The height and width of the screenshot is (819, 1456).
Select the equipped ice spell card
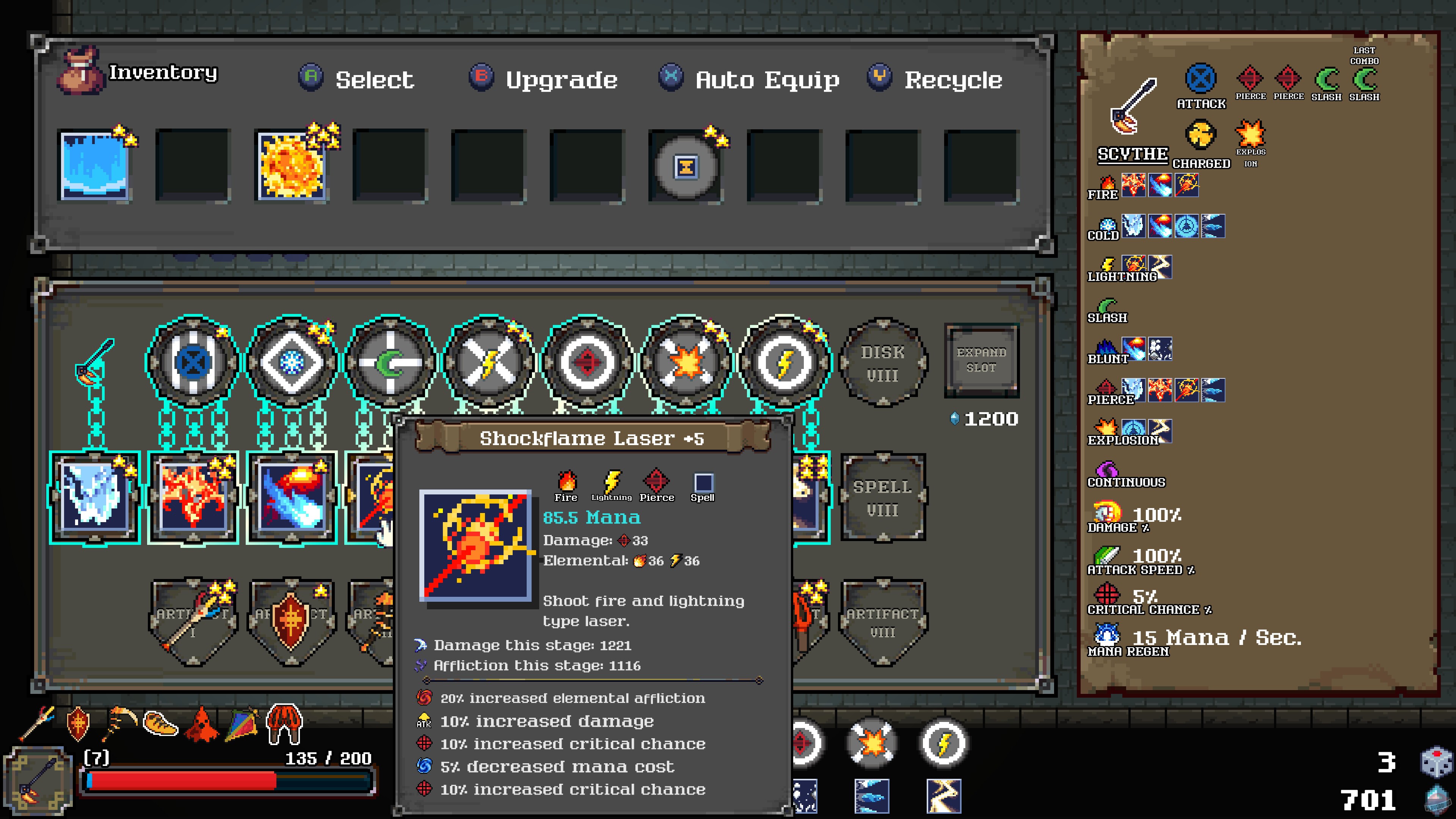[x=95, y=497]
